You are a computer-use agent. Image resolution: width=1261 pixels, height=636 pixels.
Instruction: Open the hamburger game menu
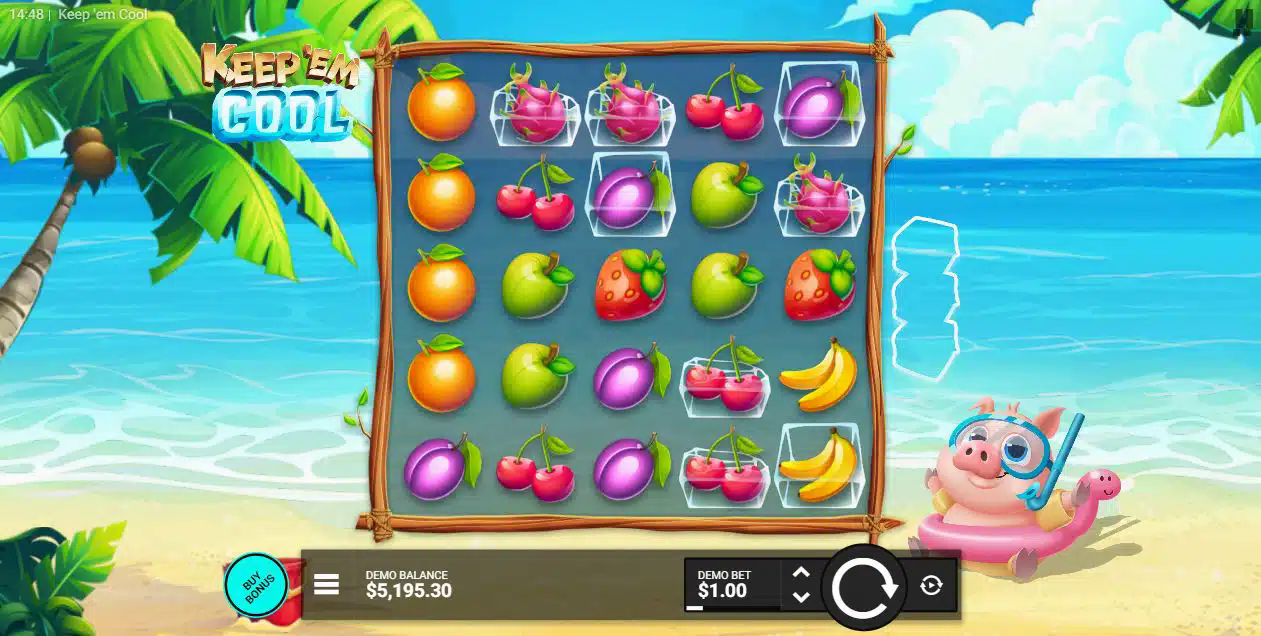pyautogui.click(x=326, y=585)
